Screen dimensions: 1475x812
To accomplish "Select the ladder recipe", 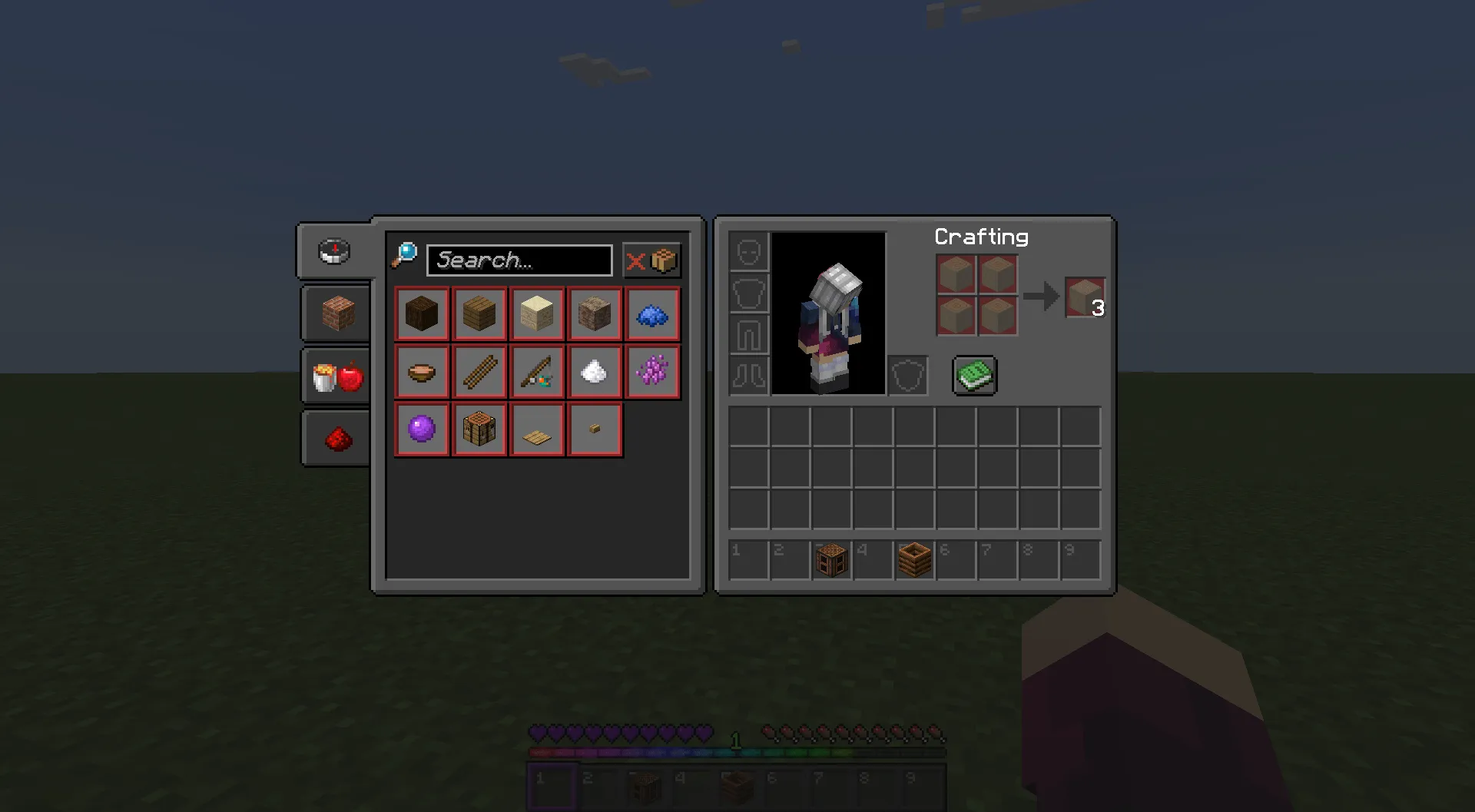I will (479, 371).
